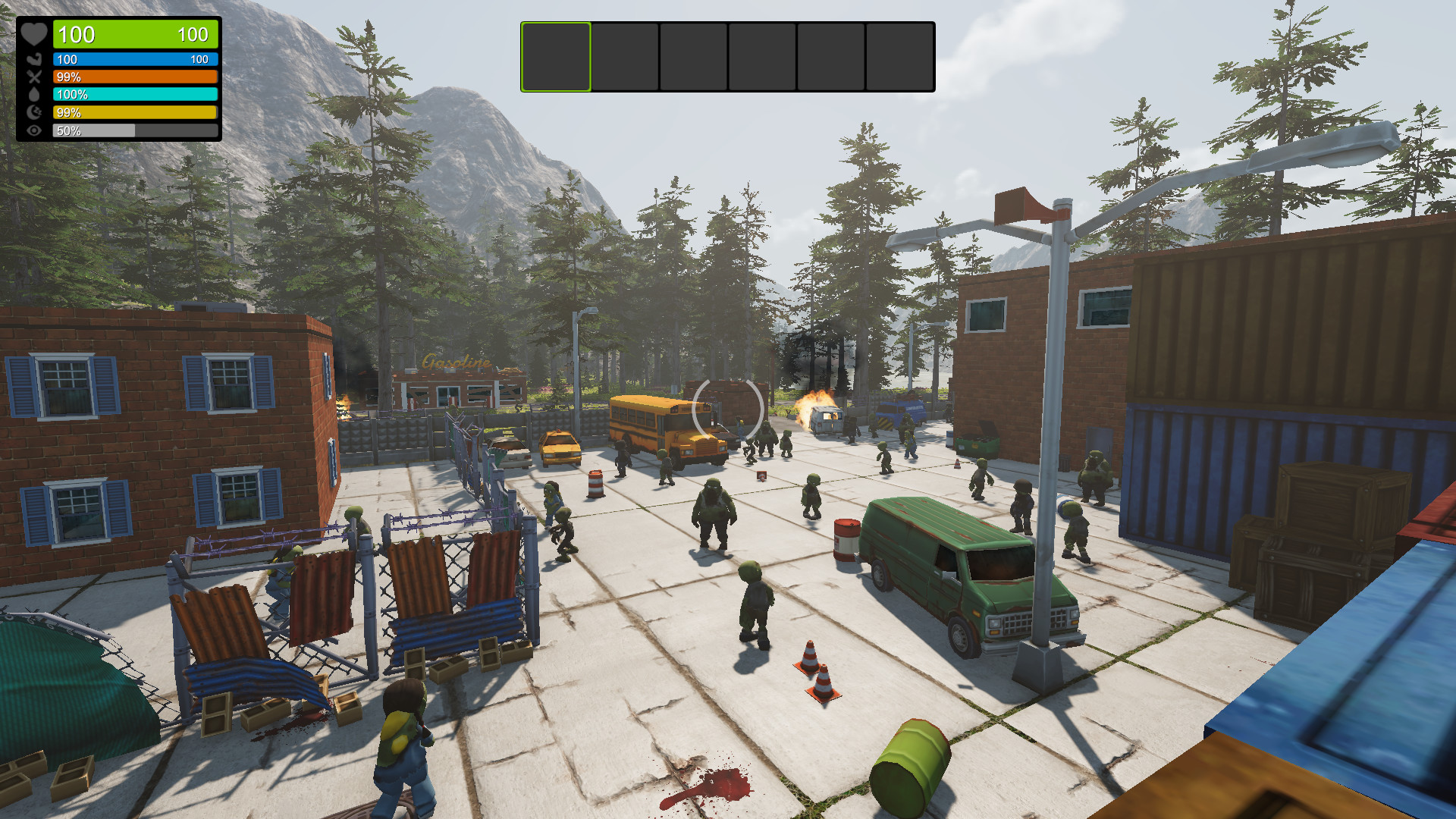Screen dimensions: 1456x819
Task: Click the cyan 100% thirst bar
Action: pos(135,94)
